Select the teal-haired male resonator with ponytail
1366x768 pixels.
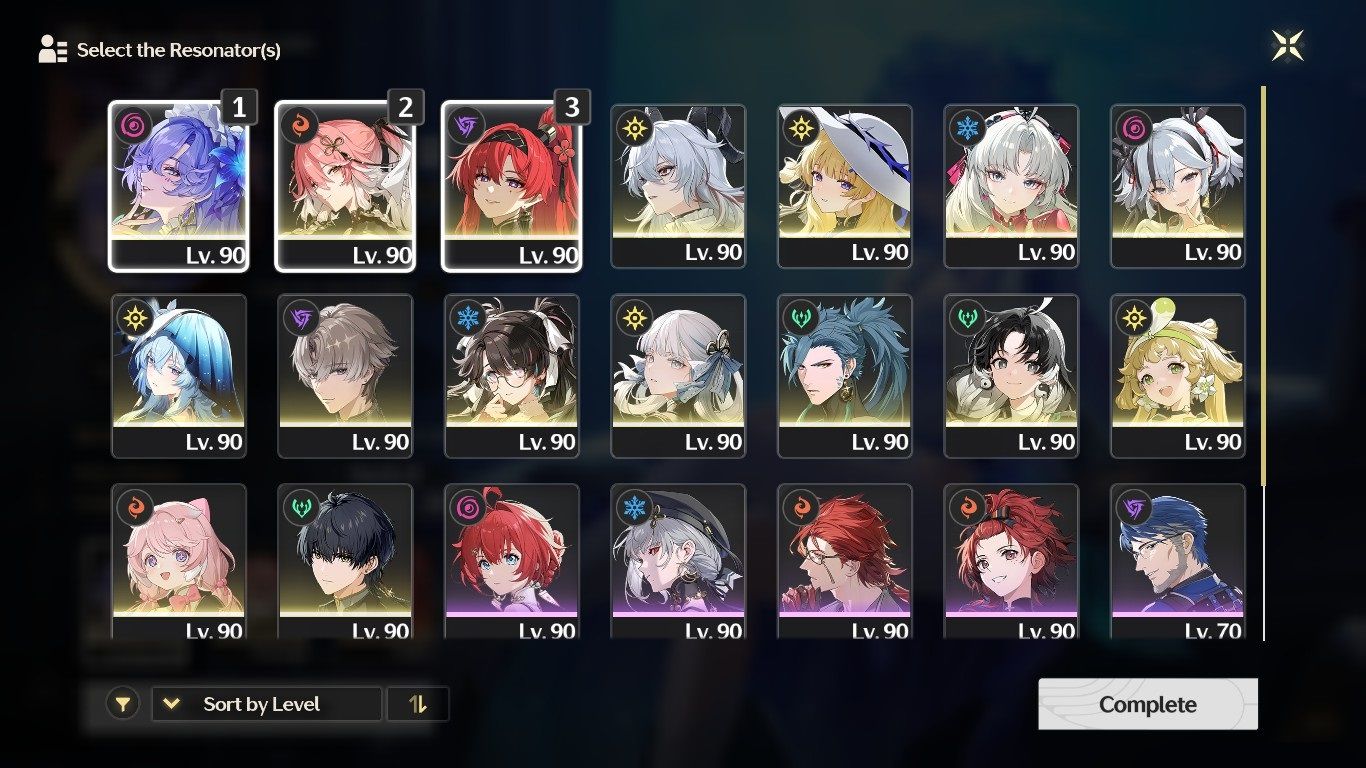point(844,376)
